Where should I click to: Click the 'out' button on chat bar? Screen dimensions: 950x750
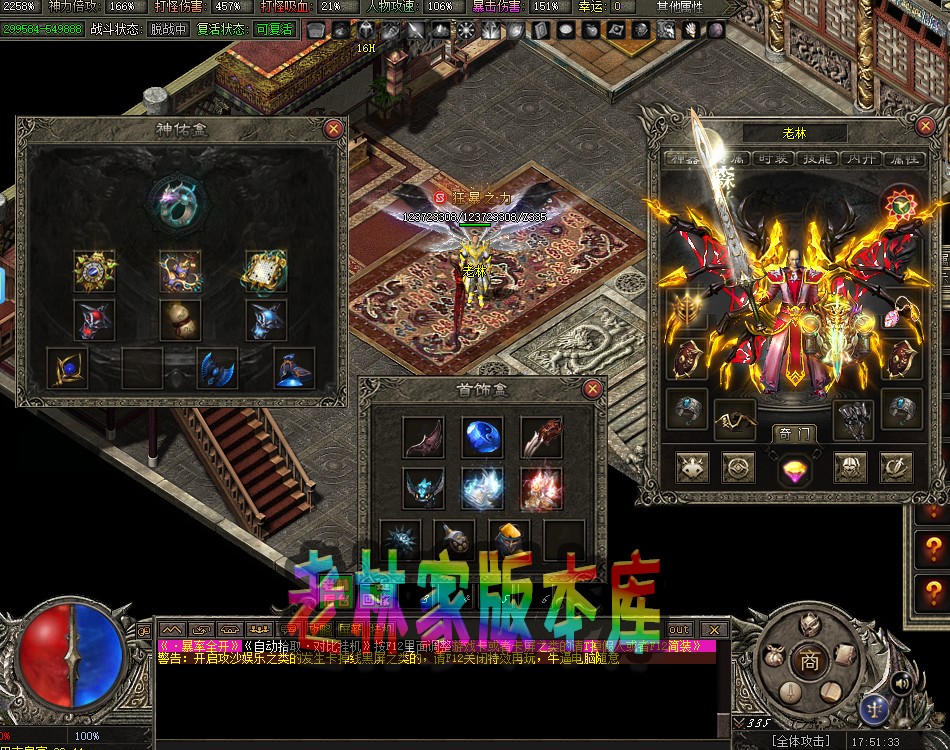point(679,629)
